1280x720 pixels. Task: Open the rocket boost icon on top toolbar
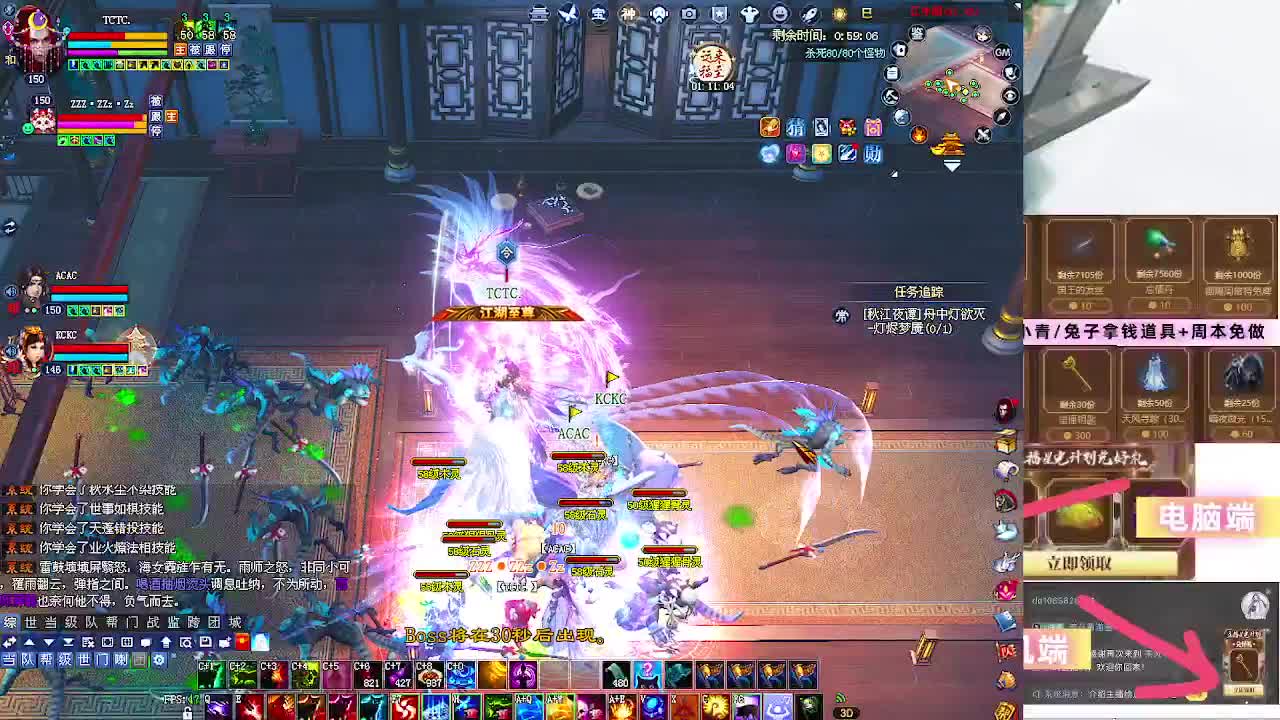point(811,13)
